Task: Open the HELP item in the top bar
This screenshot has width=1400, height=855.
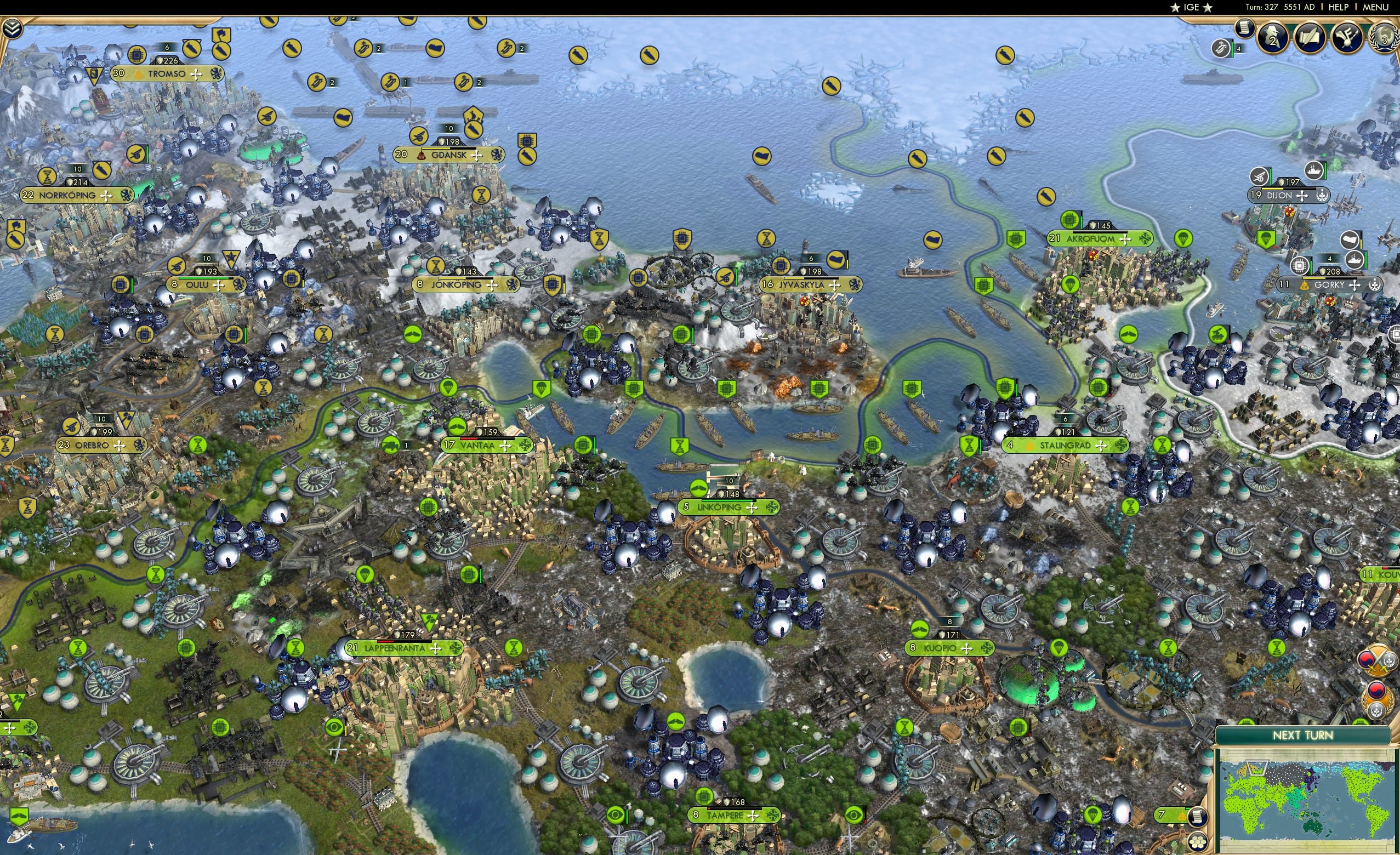Action: click(x=1340, y=7)
